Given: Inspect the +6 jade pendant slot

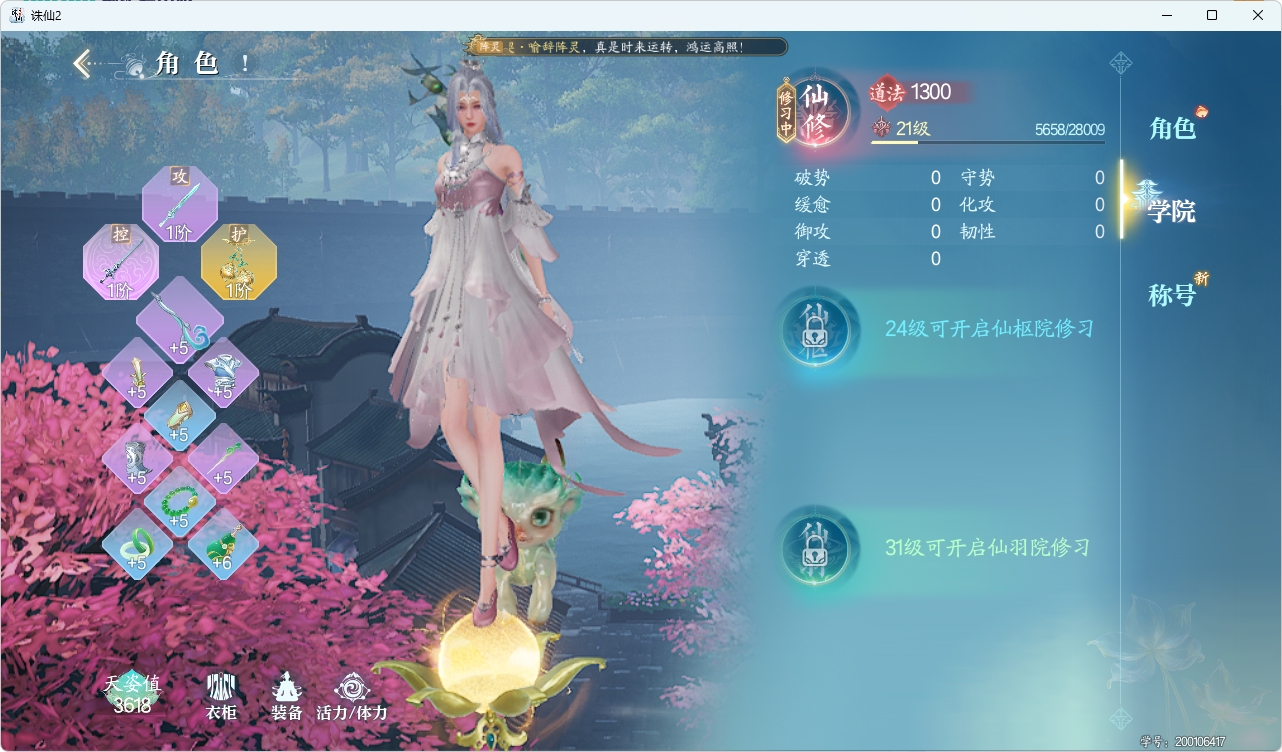Looking at the screenshot, I should (223, 545).
